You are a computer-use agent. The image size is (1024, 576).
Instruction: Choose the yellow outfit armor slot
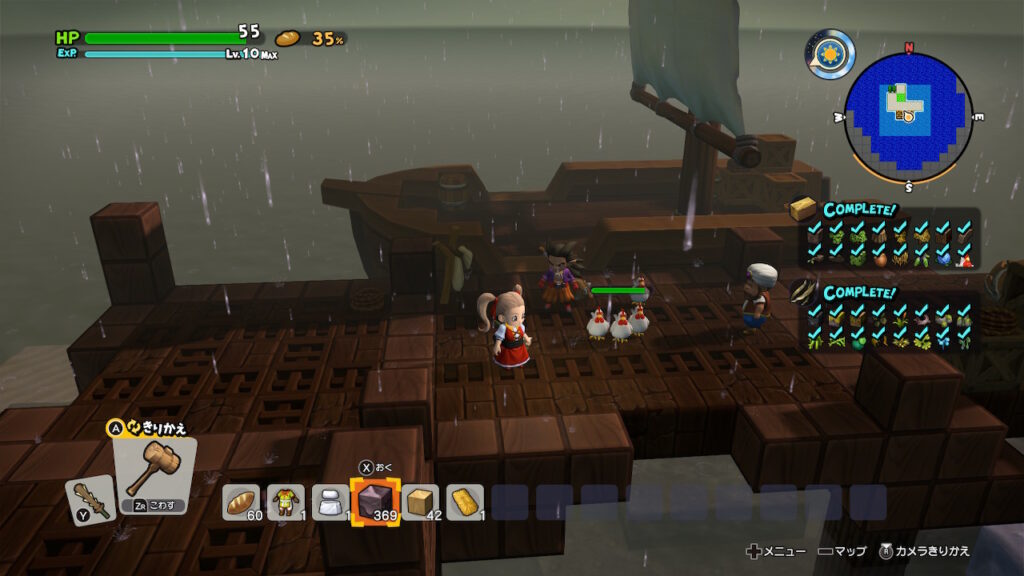tap(285, 502)
